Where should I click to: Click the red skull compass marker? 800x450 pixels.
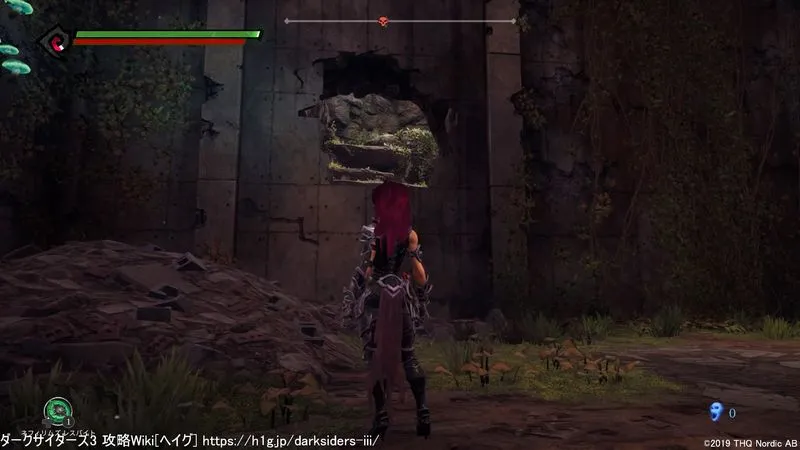[x=385, y=21]
